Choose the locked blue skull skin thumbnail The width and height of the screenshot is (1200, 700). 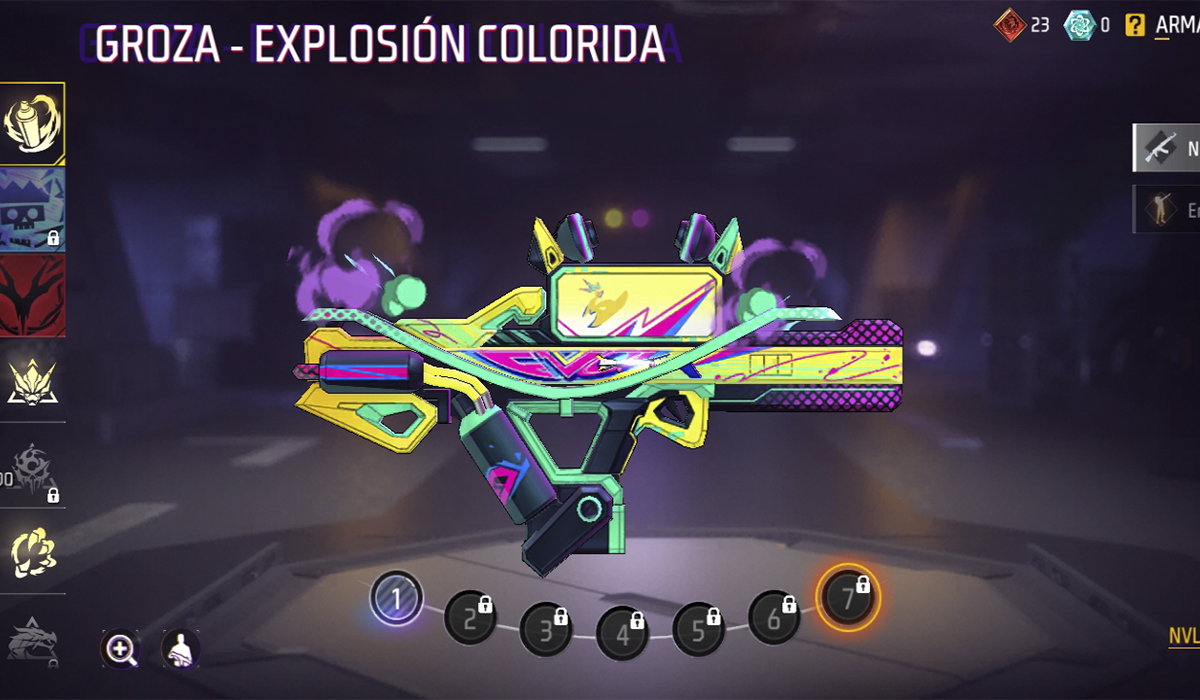pos(32,208)
